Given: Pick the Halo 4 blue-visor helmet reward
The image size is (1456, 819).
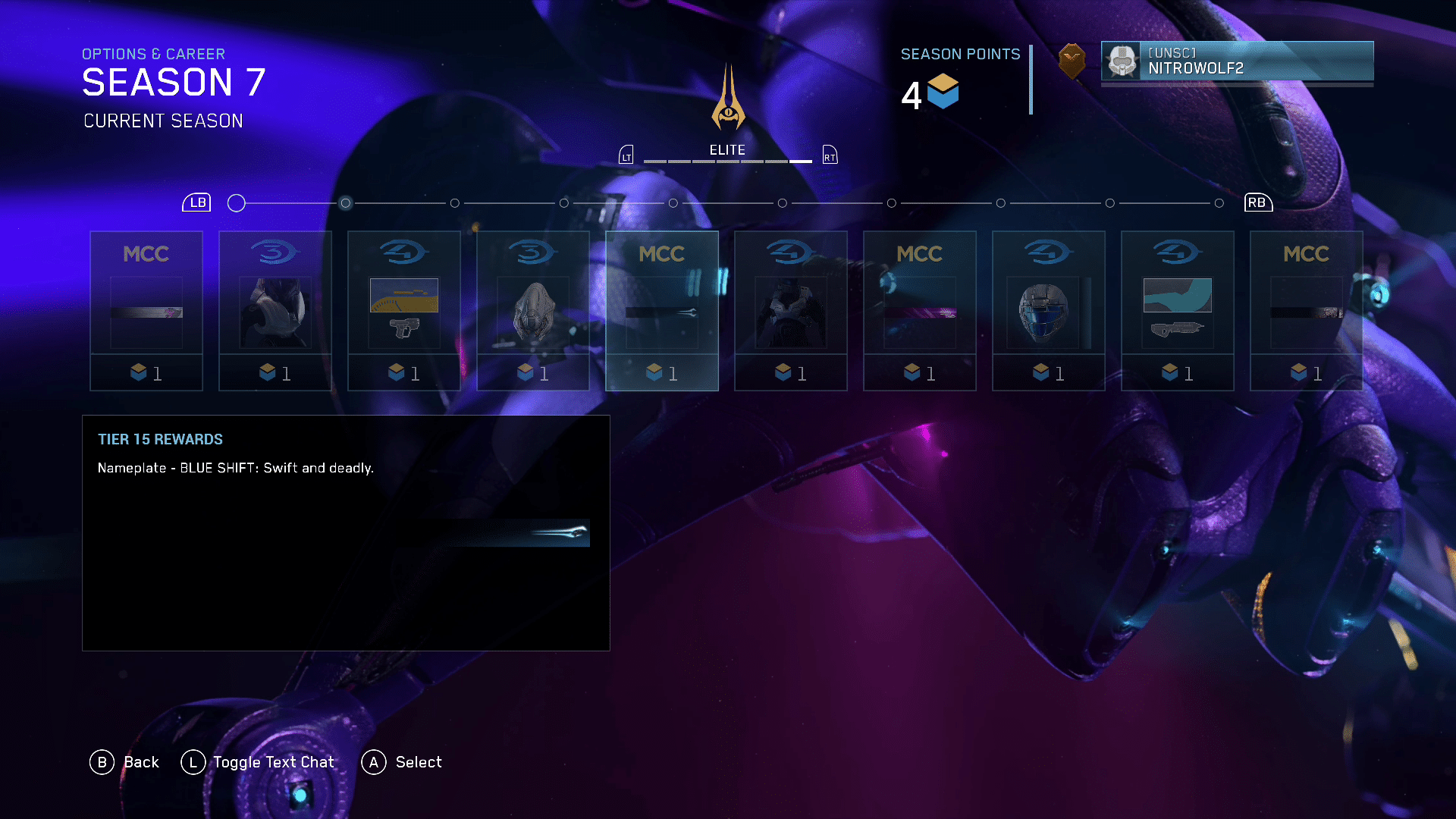Looking at the screenshot, I should (1048, 311).
